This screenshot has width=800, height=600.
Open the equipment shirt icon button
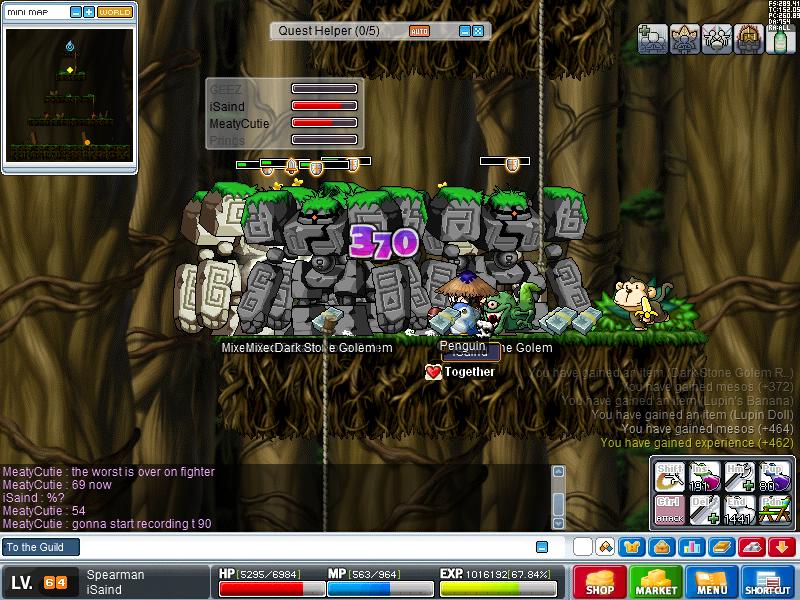(x=632, y=547)
